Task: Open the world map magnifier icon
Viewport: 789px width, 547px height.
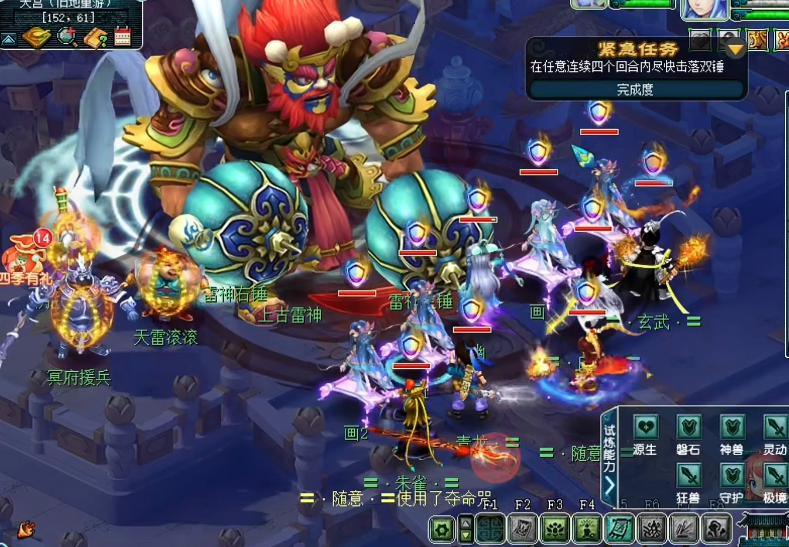Action: click(66, 38)
